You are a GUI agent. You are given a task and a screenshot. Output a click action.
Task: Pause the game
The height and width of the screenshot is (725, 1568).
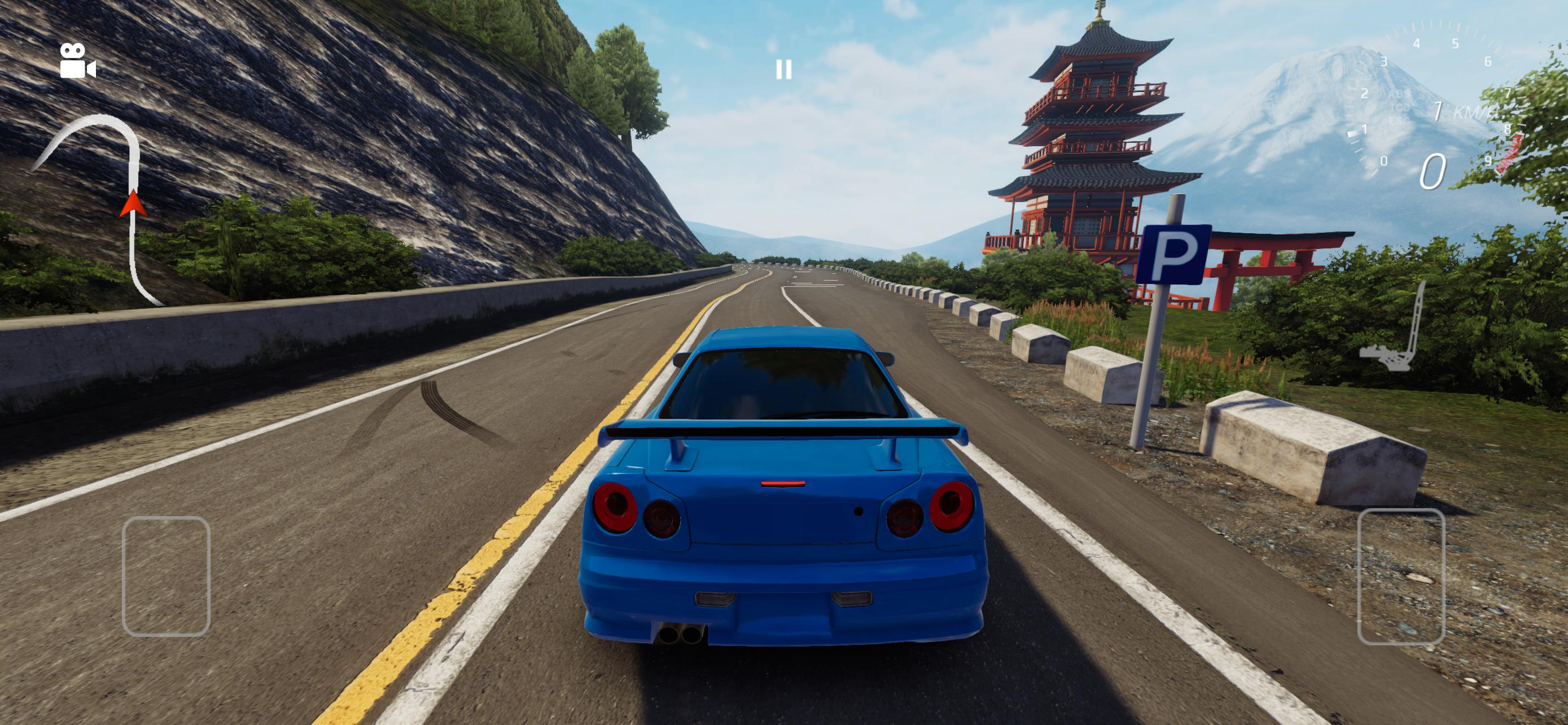point(784,70)
